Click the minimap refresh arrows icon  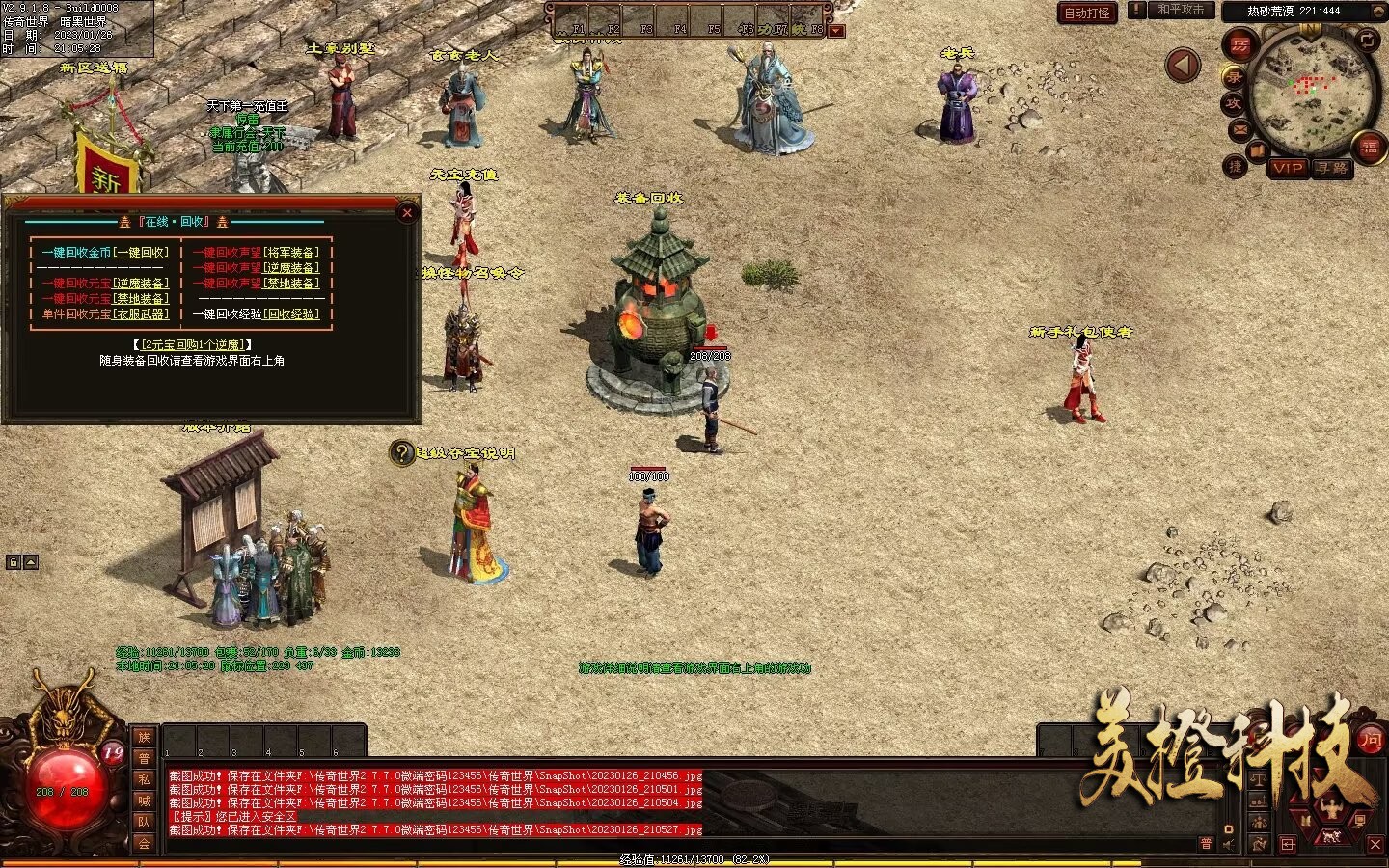tap(1368, 40)
